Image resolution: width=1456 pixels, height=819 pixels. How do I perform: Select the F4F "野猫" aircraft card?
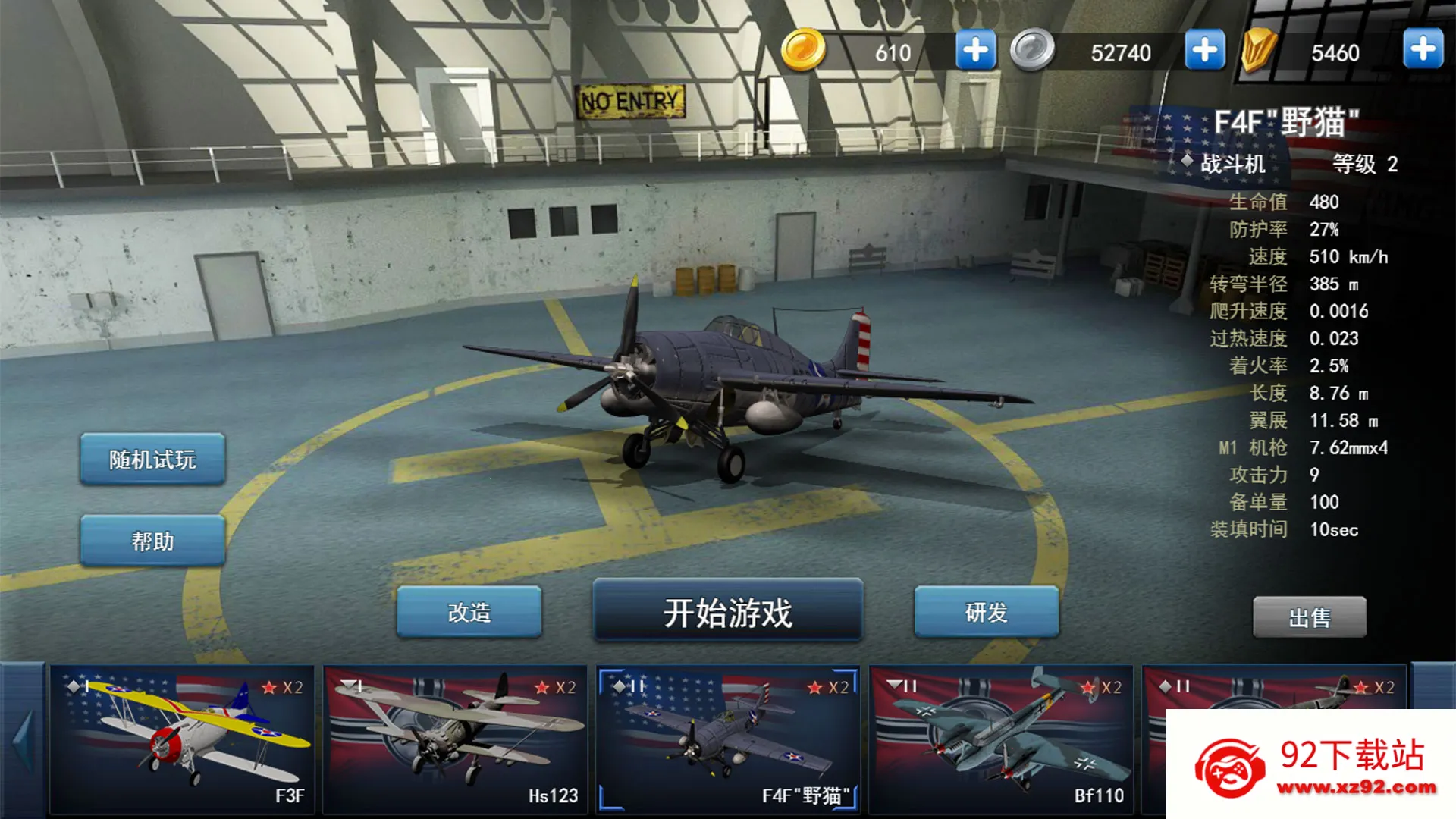(x=728, y=739)
